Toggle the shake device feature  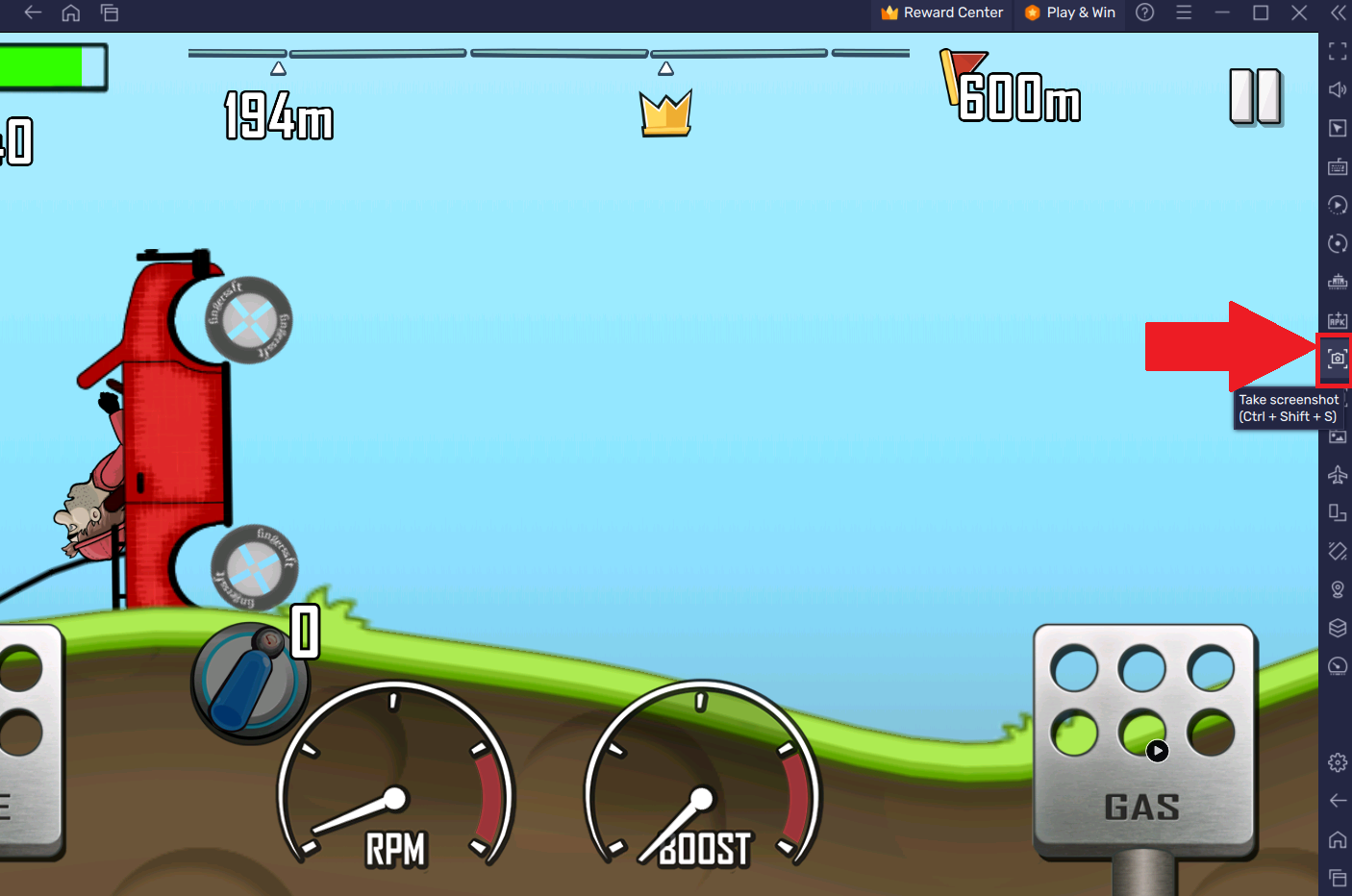tap(1337, 551)
